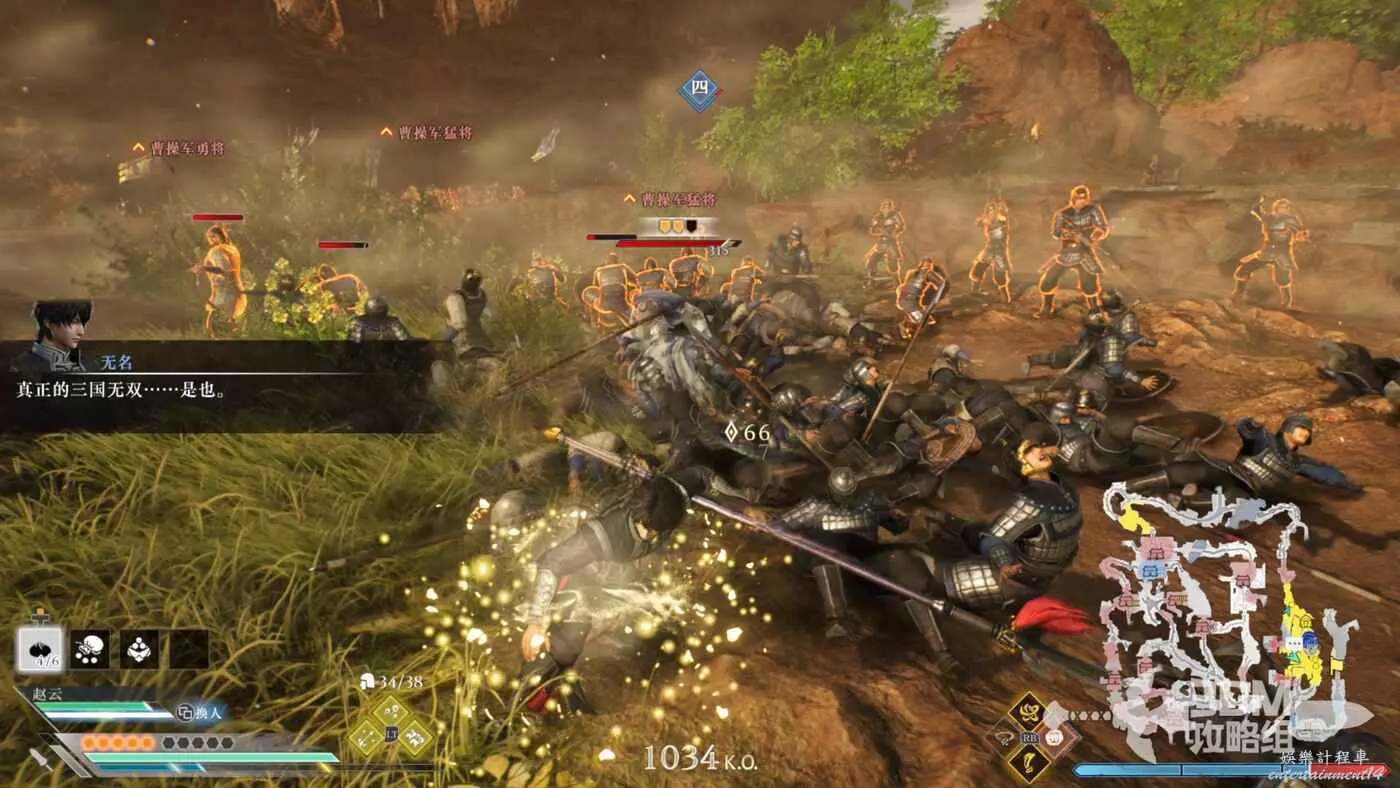Screen dimensions: 1400x788
Task: Select the meat bun item slot
Action: pyautogui.click(x=41, y=649)
